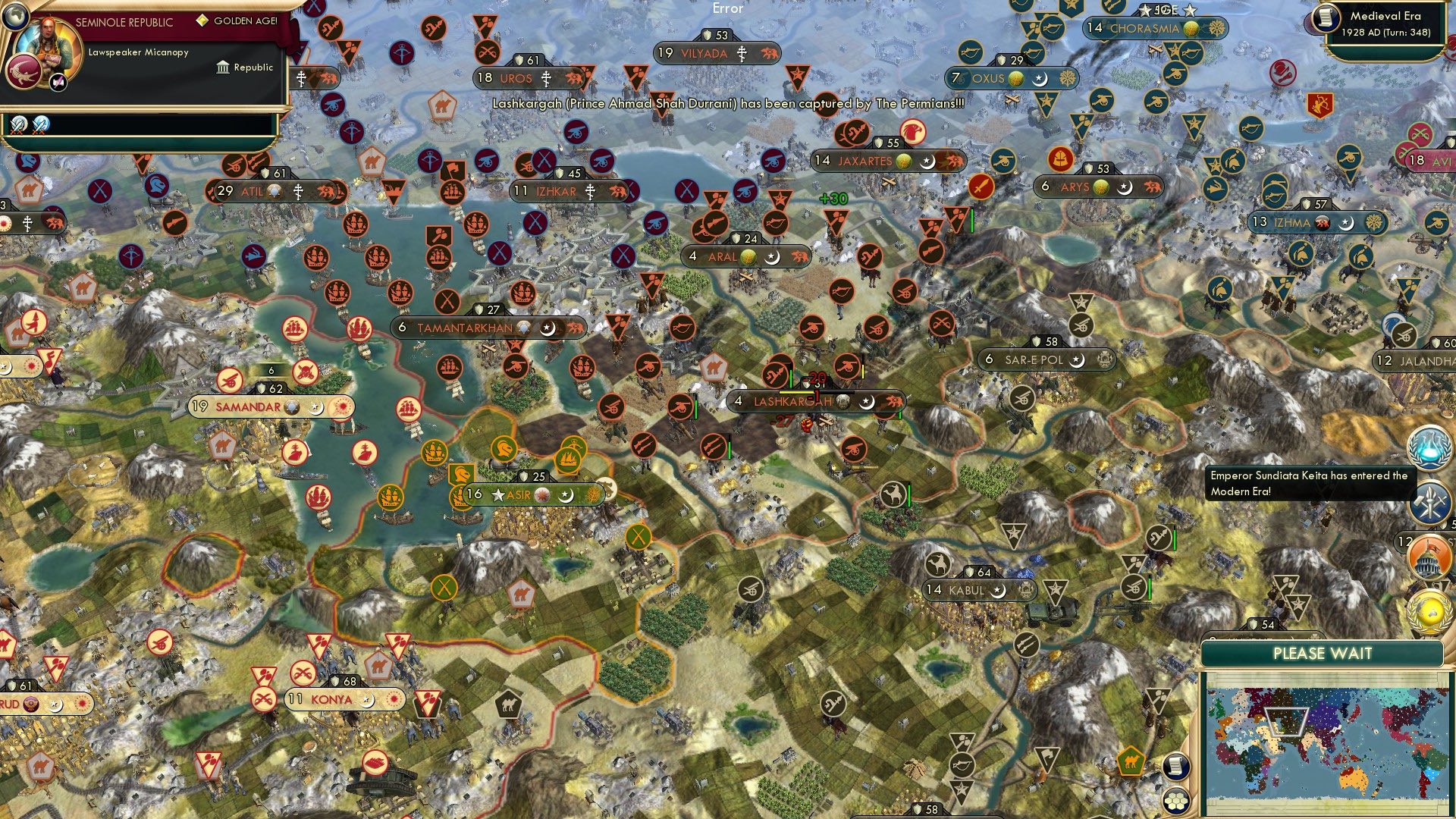Toggle strategic view with the hexagon button
Image resolution: width=1456 pixels, height=819 pixels.
(1176, 800)
